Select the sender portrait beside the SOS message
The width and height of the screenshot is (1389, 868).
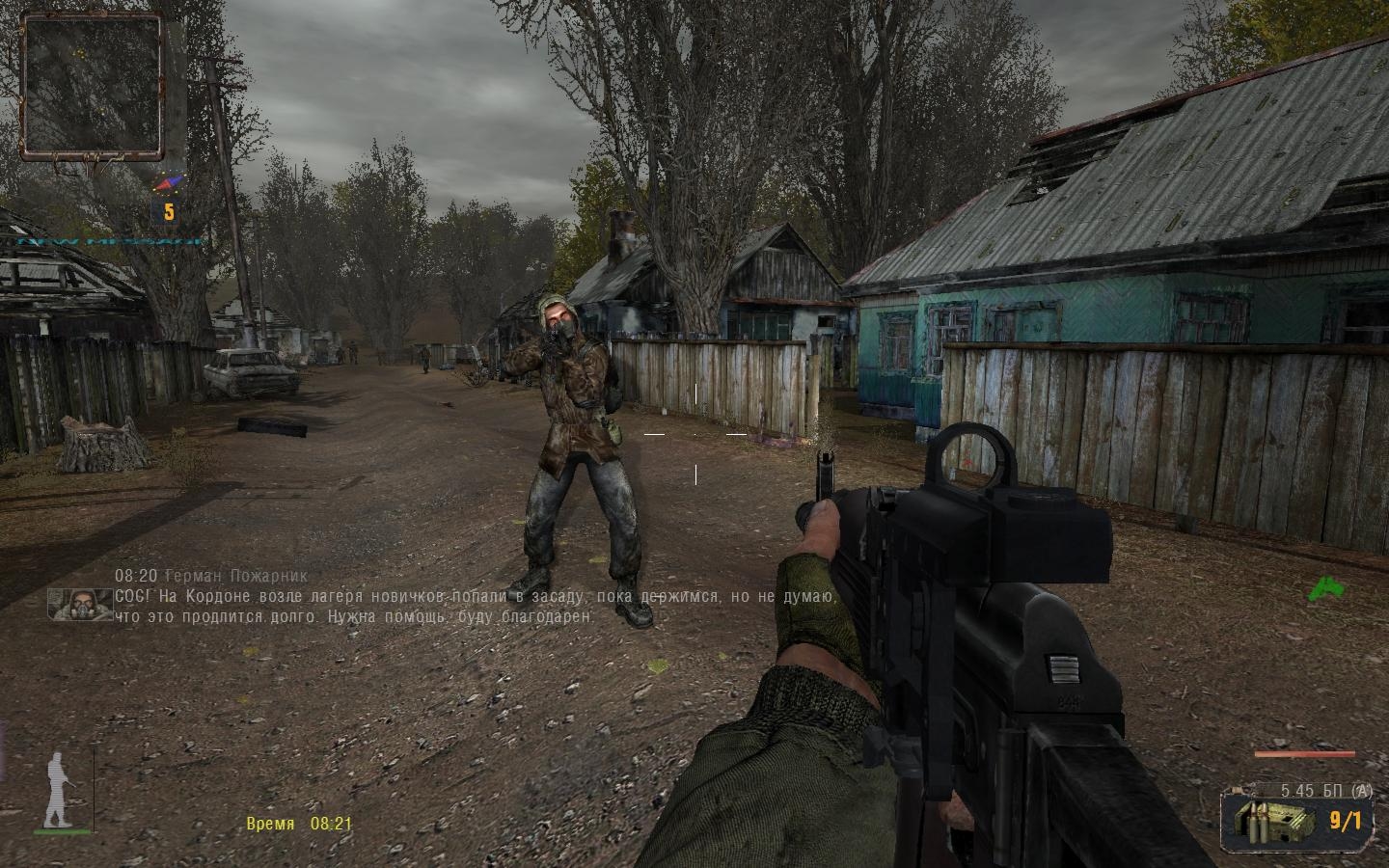[x=80, y=604]
